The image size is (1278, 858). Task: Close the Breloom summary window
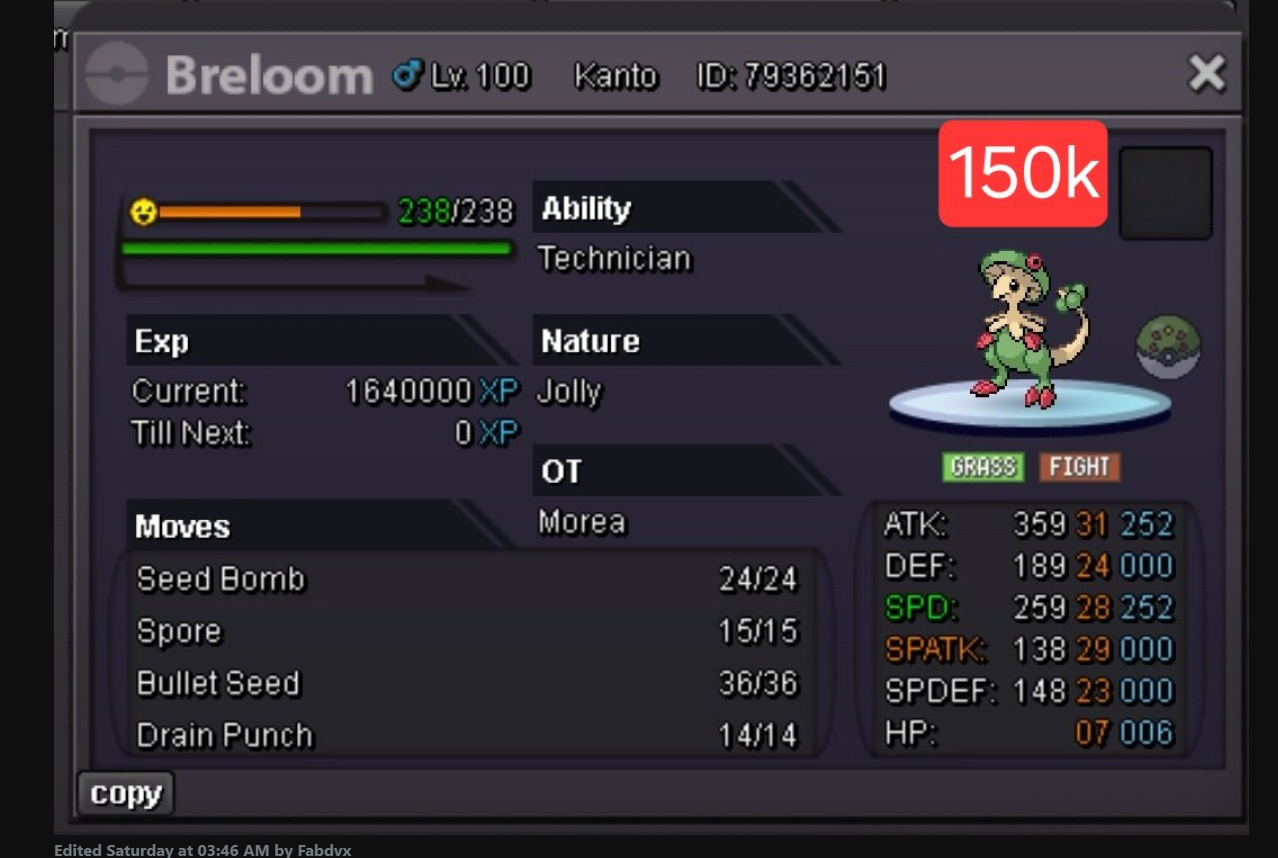tap(1206, 74)
